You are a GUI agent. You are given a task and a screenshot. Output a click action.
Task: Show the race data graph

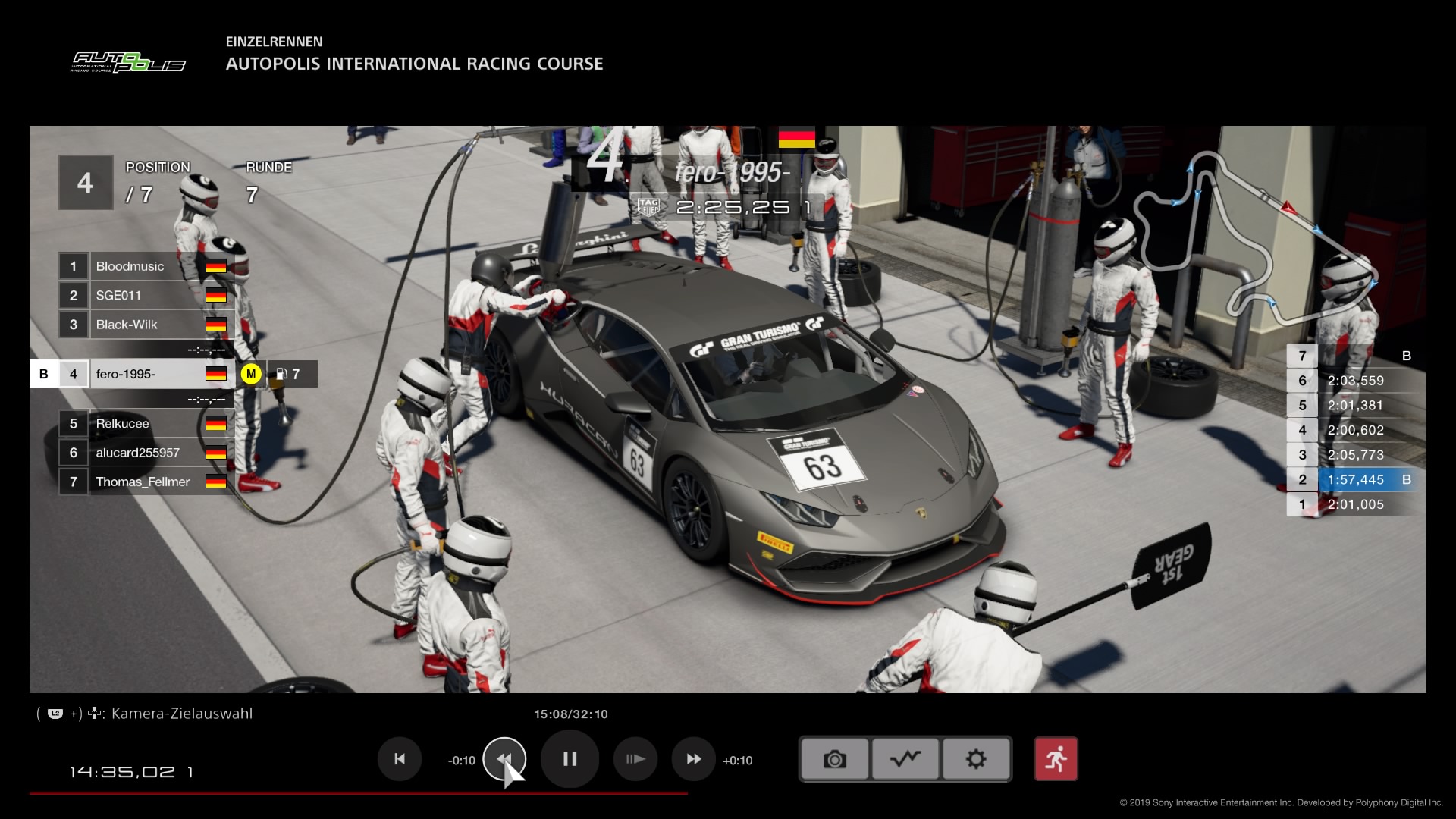pyautogui.click(x=905, y=759)
